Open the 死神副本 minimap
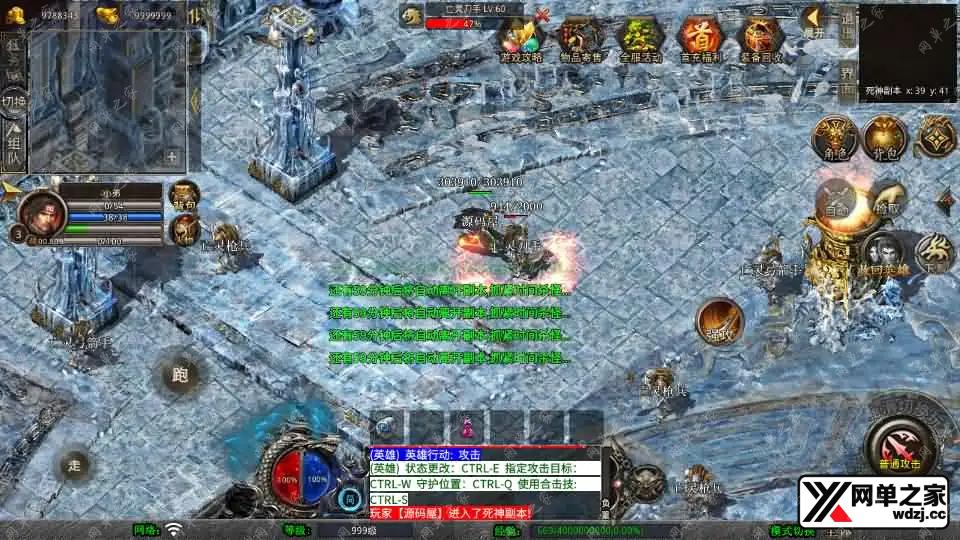 [907, 45]
